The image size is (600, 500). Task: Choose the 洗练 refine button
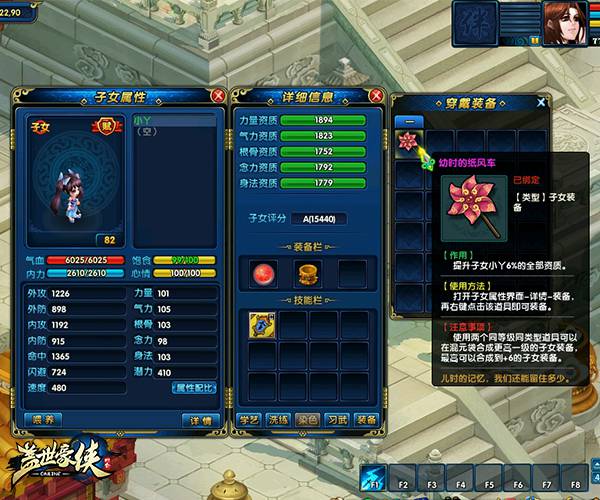279,419
